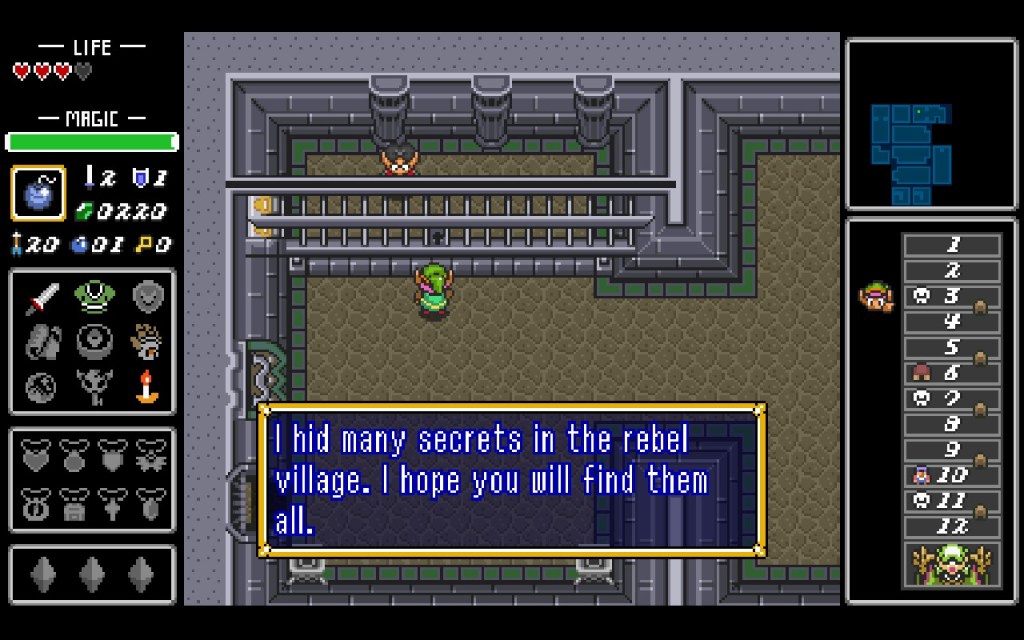1024x640 pixels.
Task: Select floor 1 in the tower list
Action: coord(951,245)
